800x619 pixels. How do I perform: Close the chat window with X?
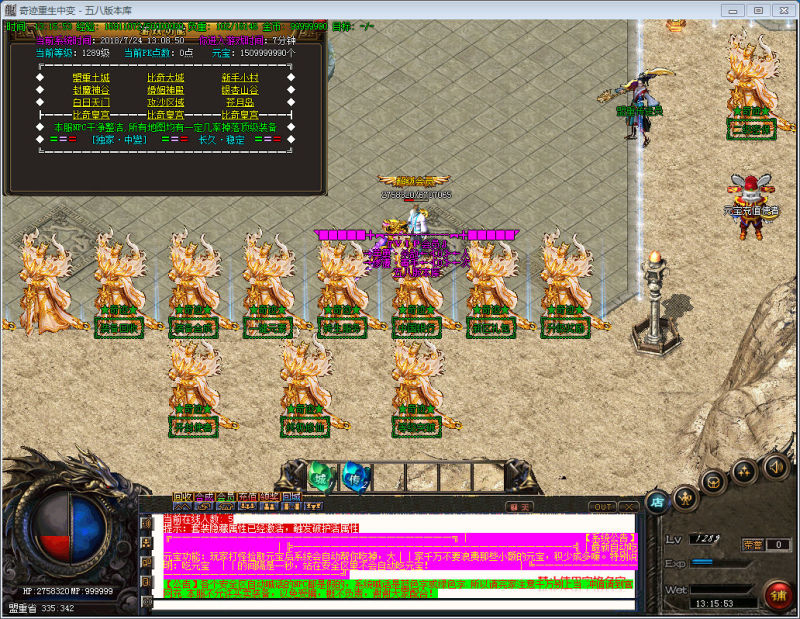pos(629,507)
